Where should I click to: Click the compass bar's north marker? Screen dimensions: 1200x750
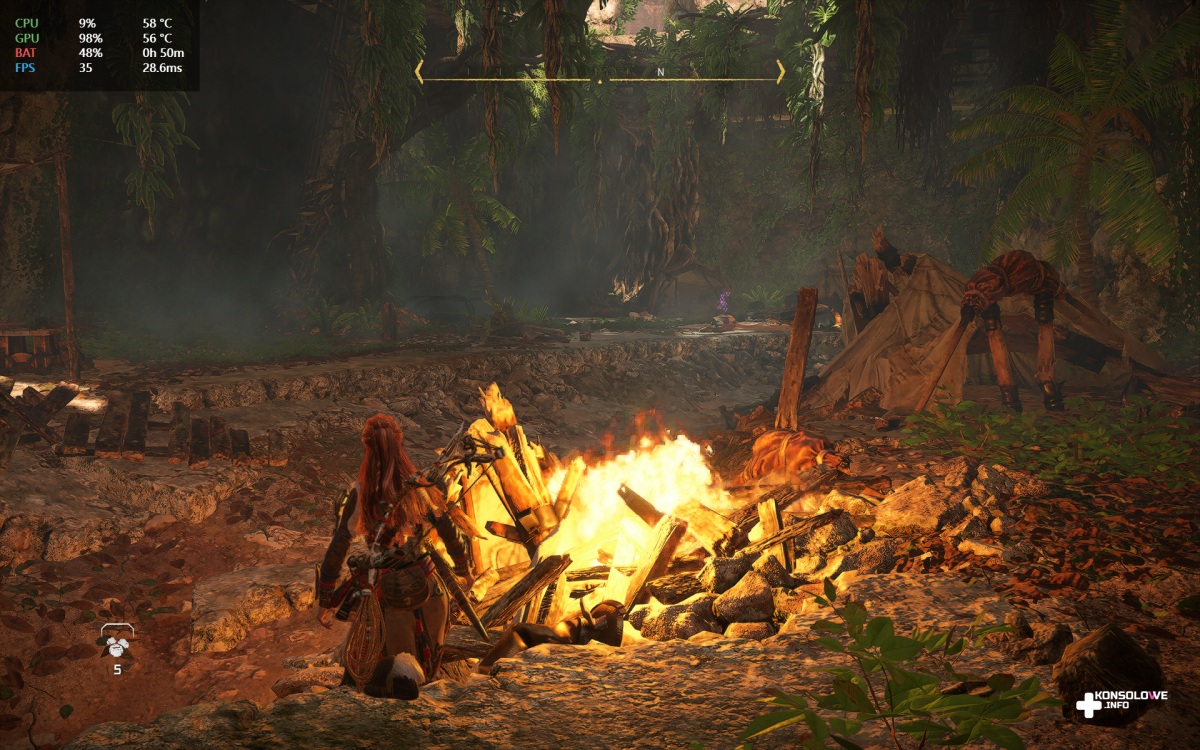pos(660,72)
